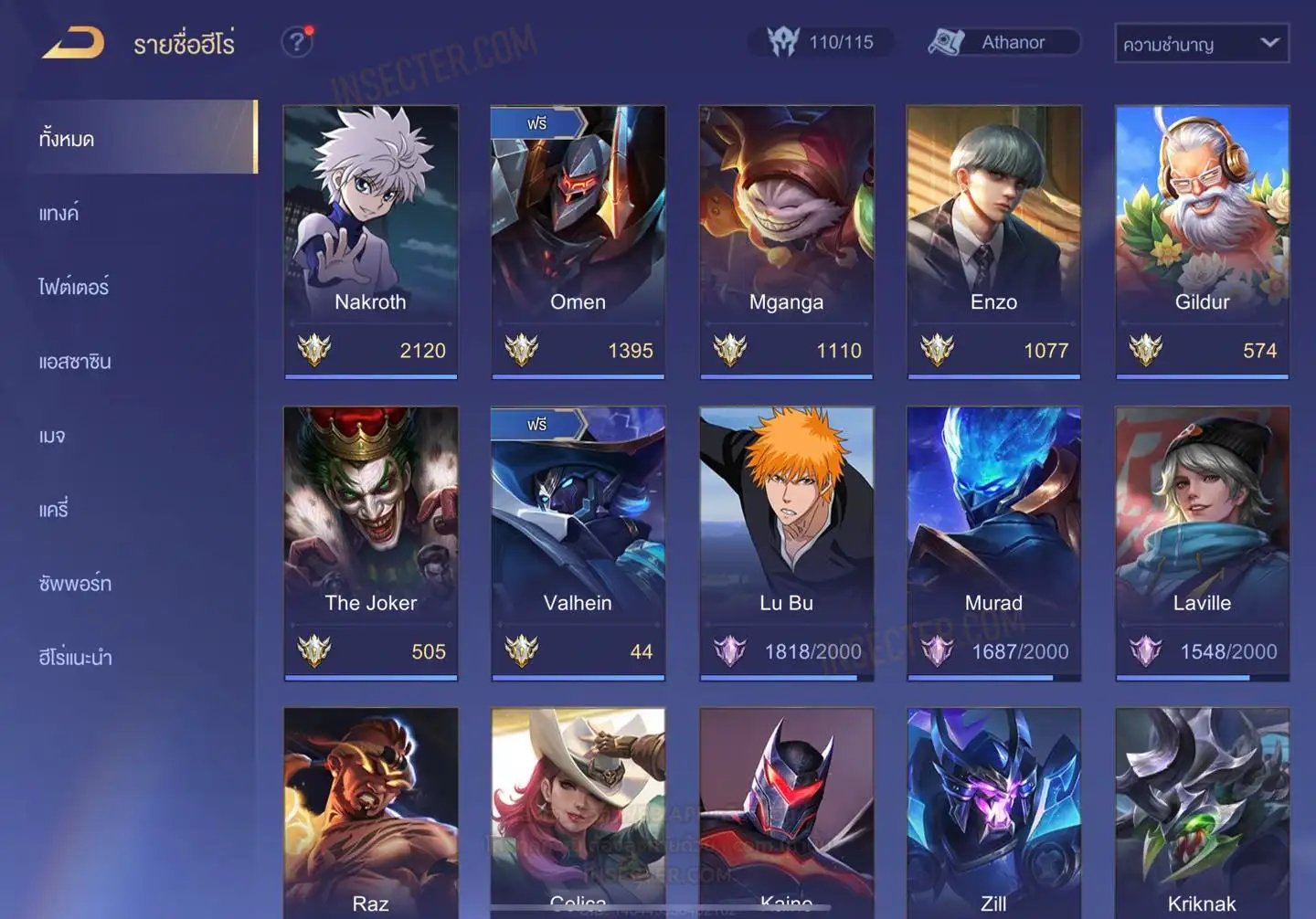
Task: Filter heroes by ไฟต์เตอร์ fighter
Action: pyautogui.click(x=74, y=288)
